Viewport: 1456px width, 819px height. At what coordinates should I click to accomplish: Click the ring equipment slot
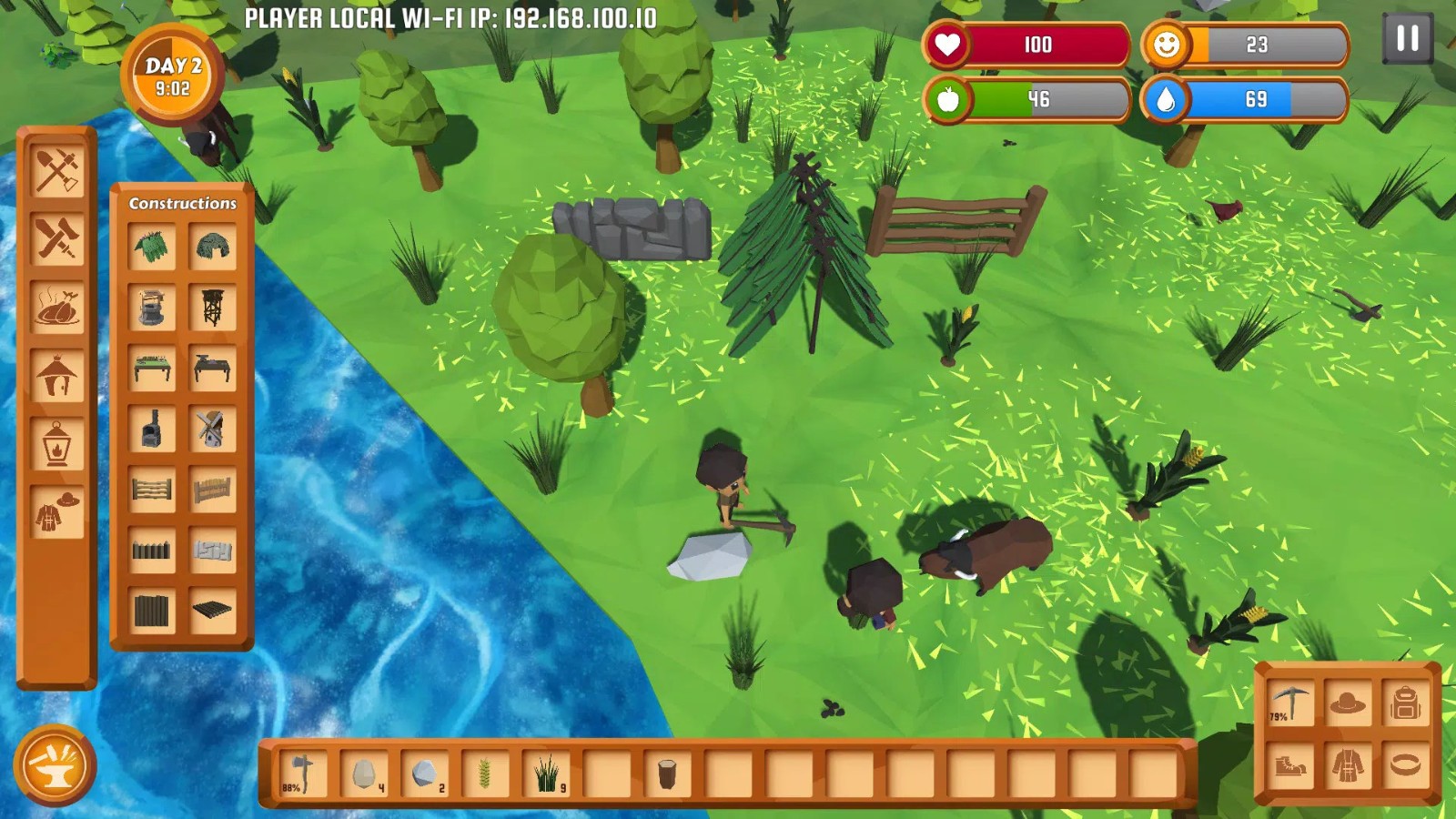(x=1405, y=764)
